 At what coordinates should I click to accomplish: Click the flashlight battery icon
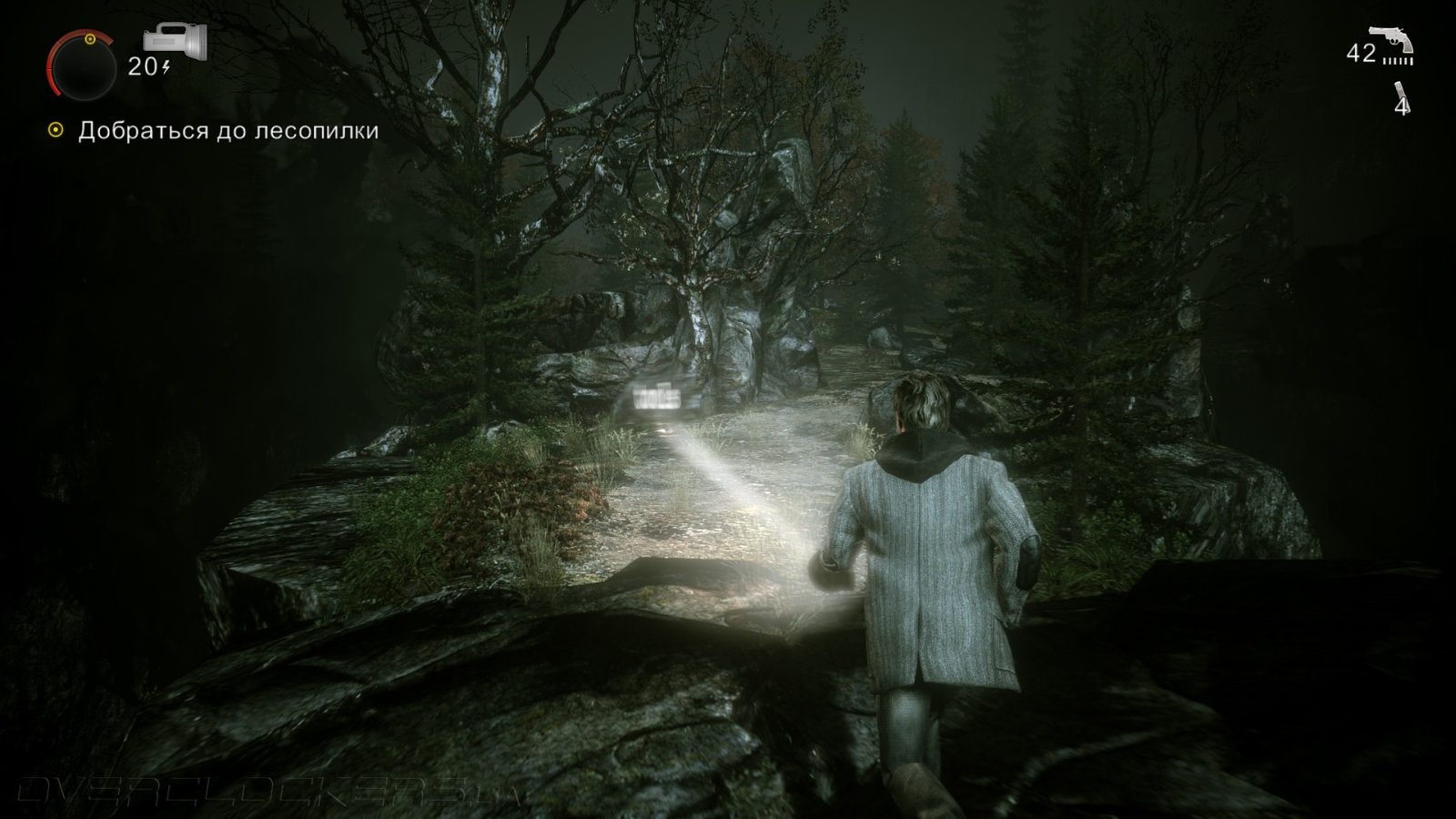(x=176, y=42)
